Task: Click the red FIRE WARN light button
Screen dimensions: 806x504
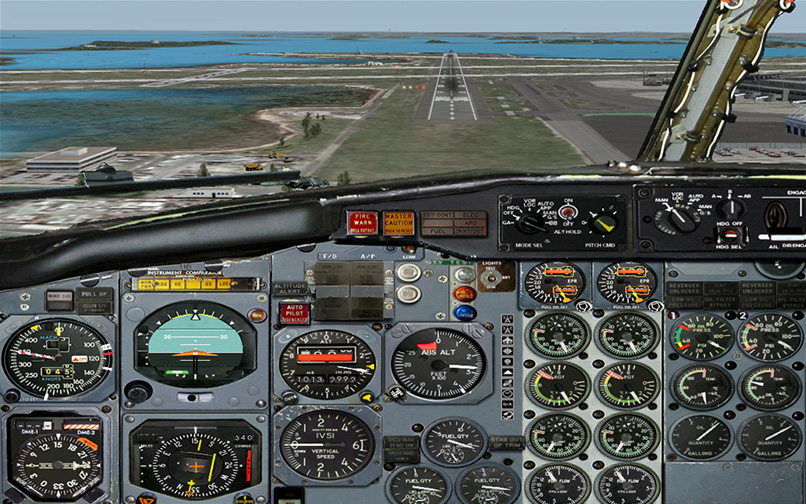Action: point(362,222)
